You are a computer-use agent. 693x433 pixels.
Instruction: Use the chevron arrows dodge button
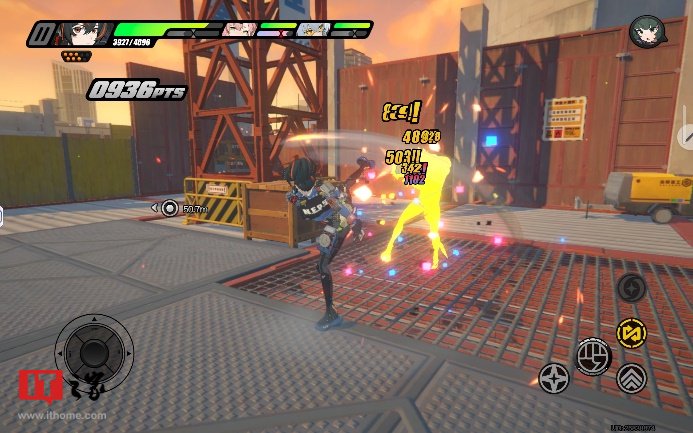pos(631,378)
